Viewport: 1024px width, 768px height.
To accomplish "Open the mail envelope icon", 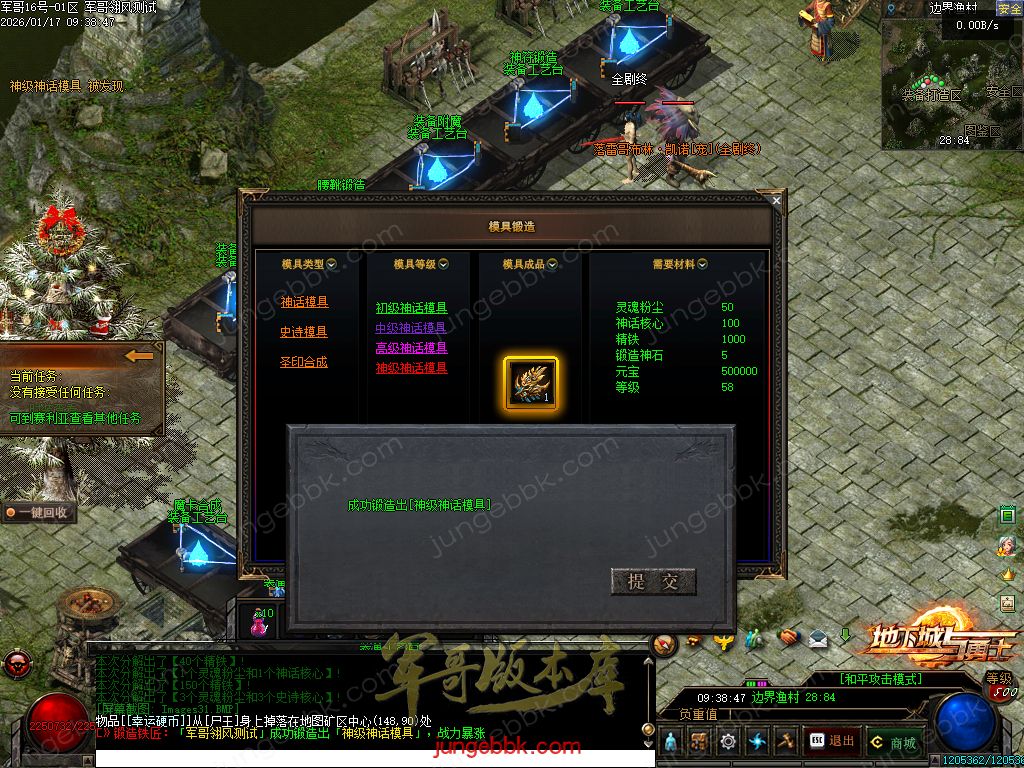I will 818,638.
